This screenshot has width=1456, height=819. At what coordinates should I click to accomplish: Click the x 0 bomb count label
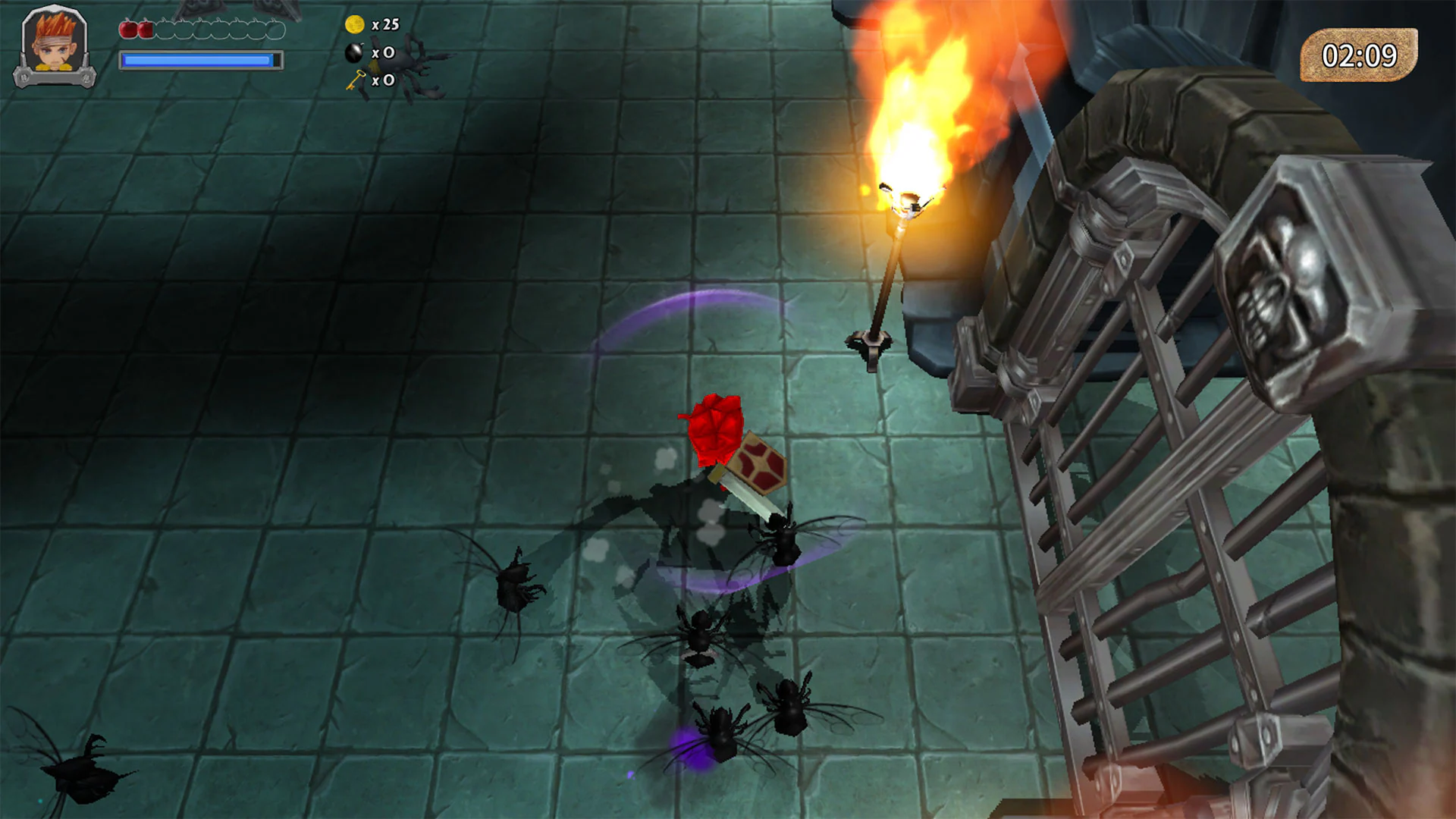point(385,53)
